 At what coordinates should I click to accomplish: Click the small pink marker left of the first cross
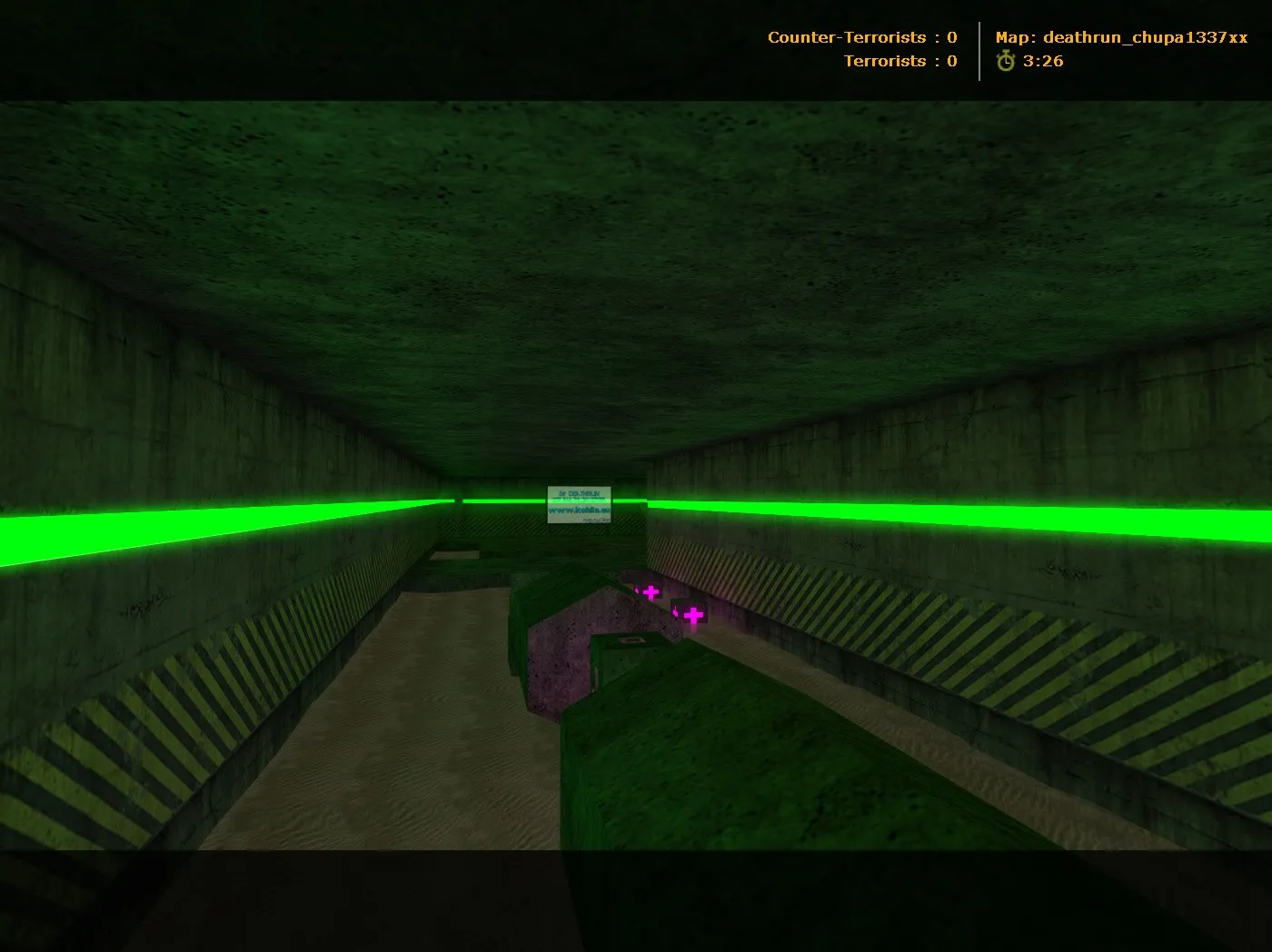637,590
